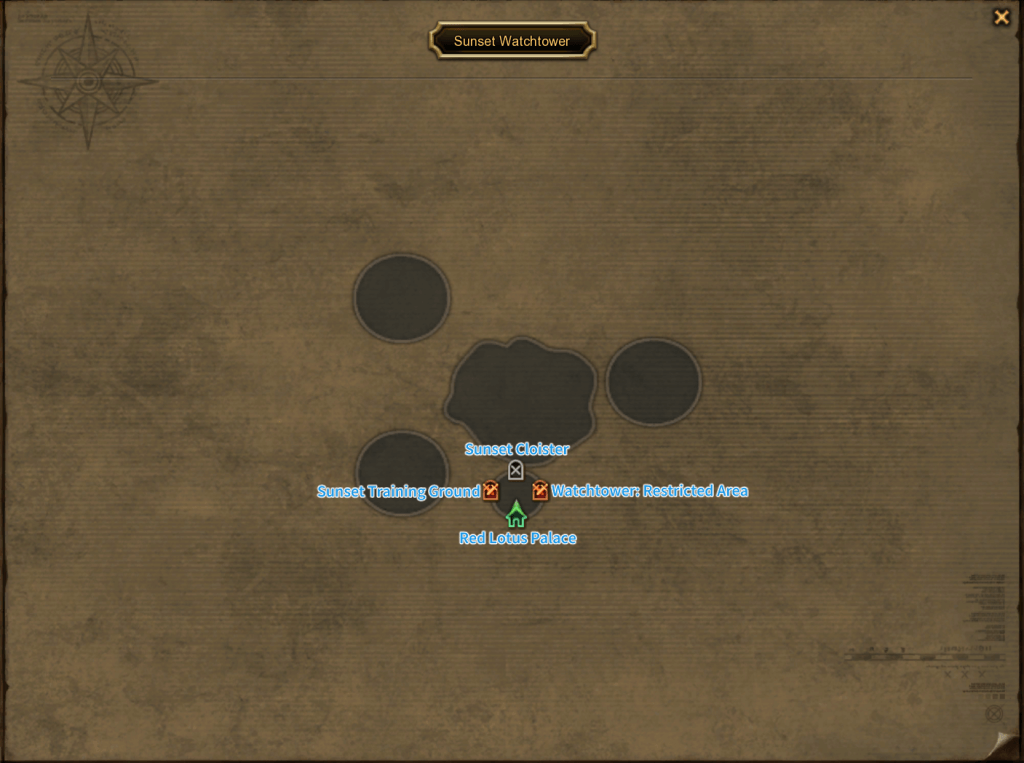Viewport: 1024px width, 763px height.
Task: Select the Sunset Cloister gate marker
Action: 516,470
